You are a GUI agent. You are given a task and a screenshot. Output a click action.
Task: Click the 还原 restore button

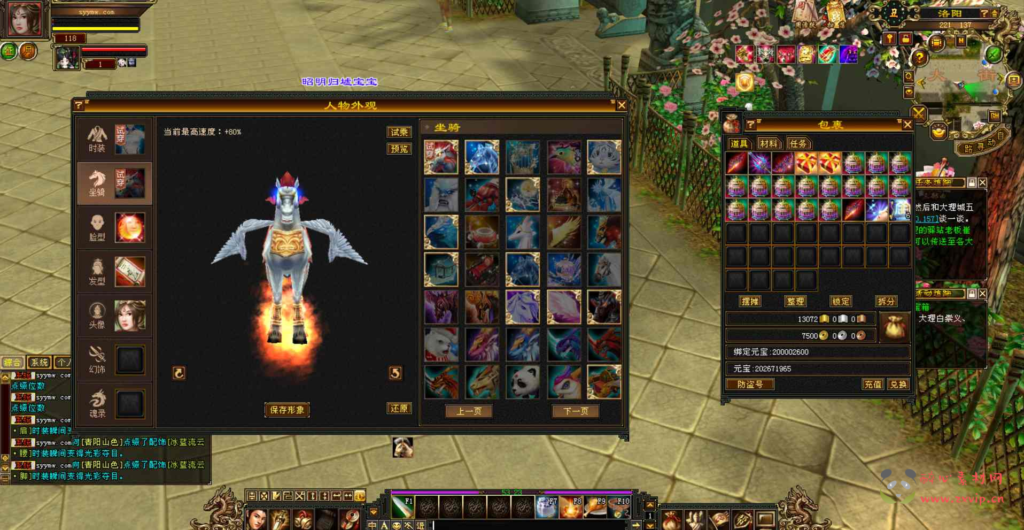tap(399, 409)
